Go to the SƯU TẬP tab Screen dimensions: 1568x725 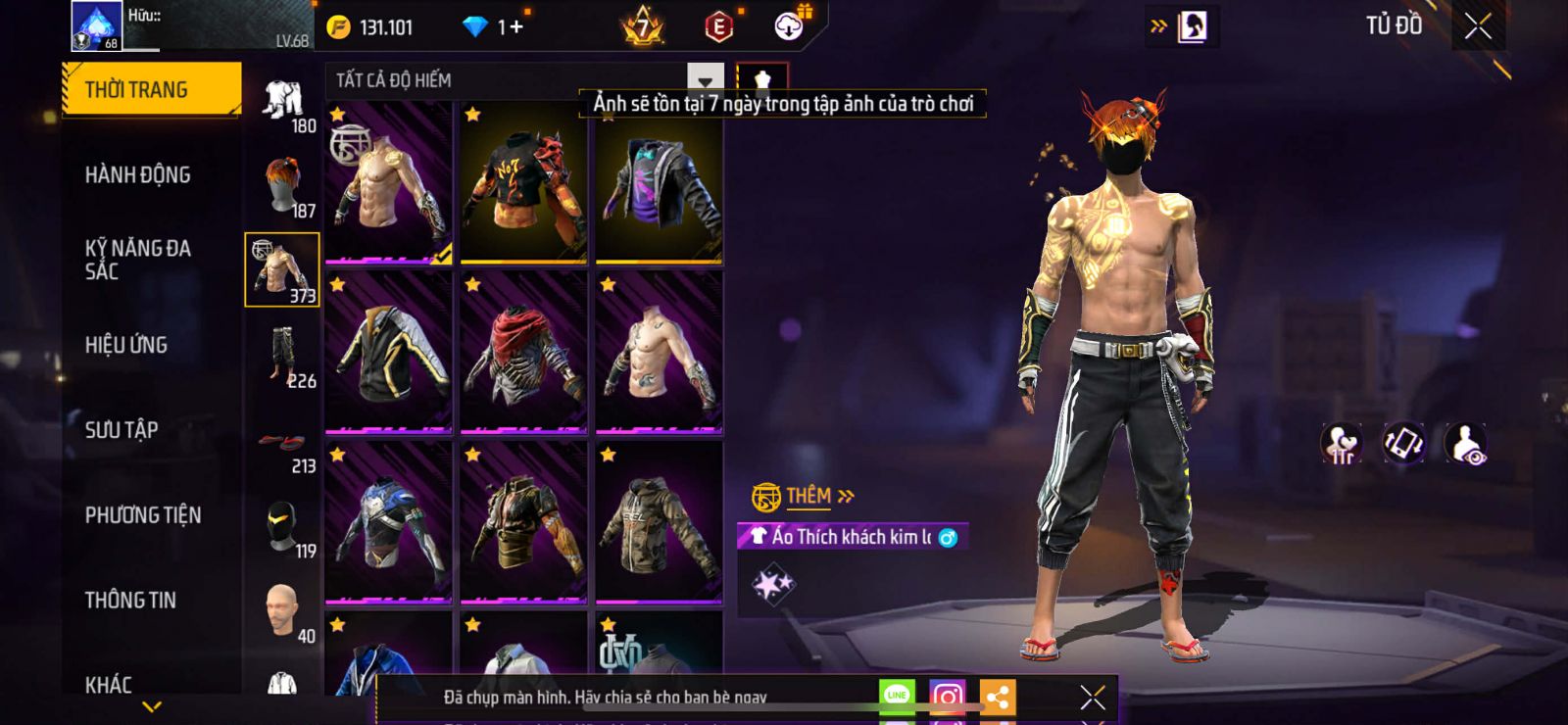pos(122,430)
